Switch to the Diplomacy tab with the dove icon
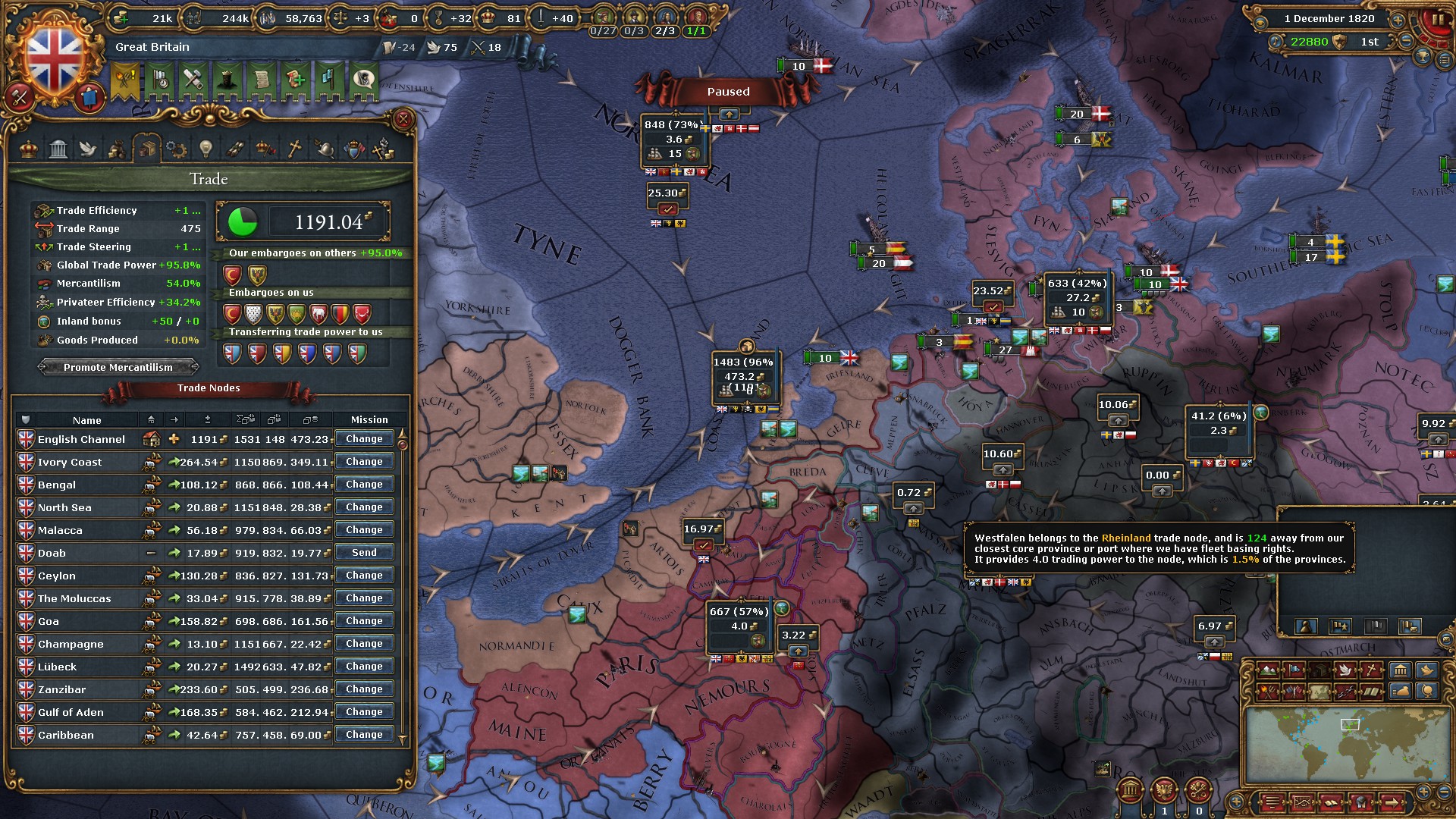 [x=88, y=149]
